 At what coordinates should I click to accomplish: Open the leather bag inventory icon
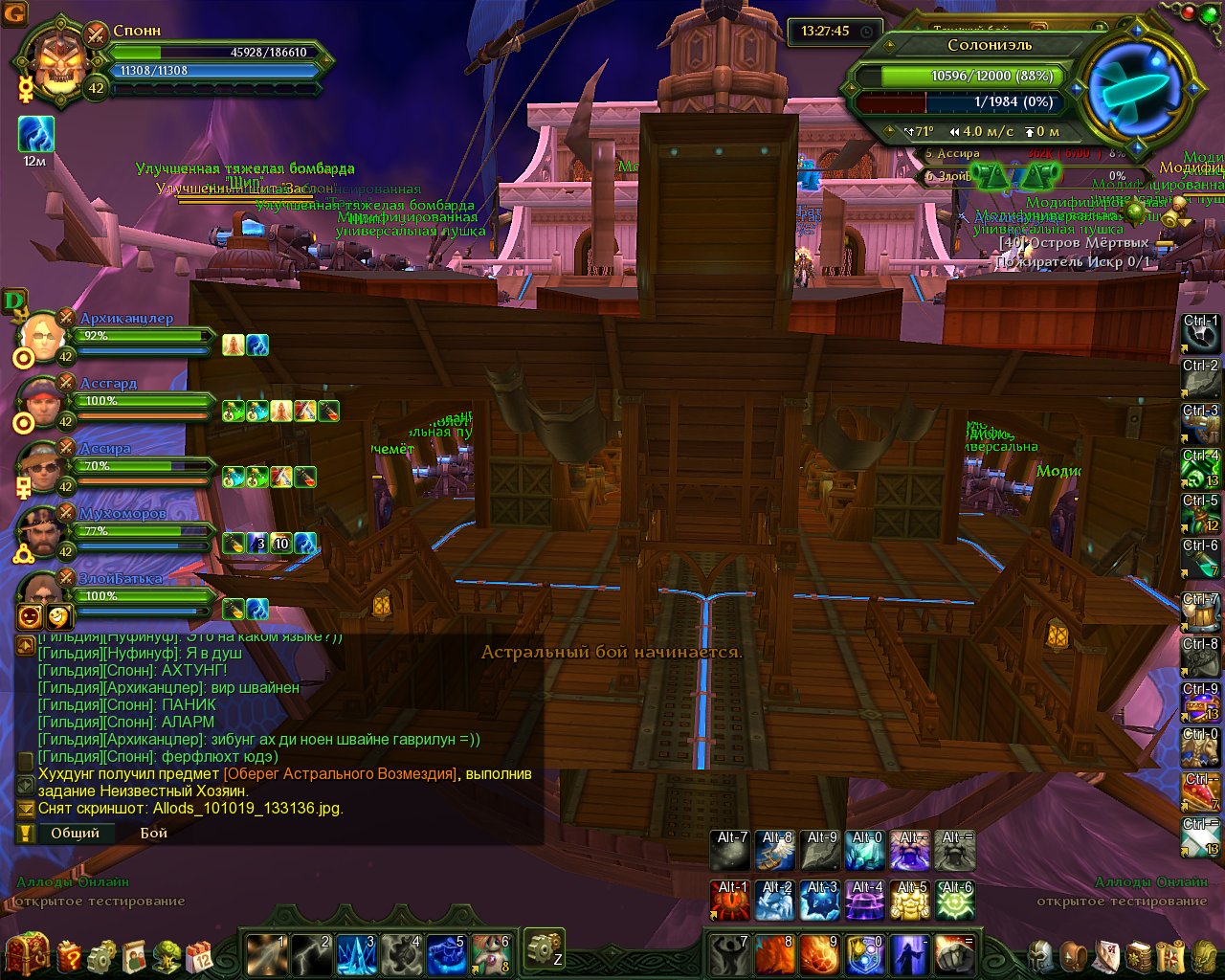[x=1075, y=954]
